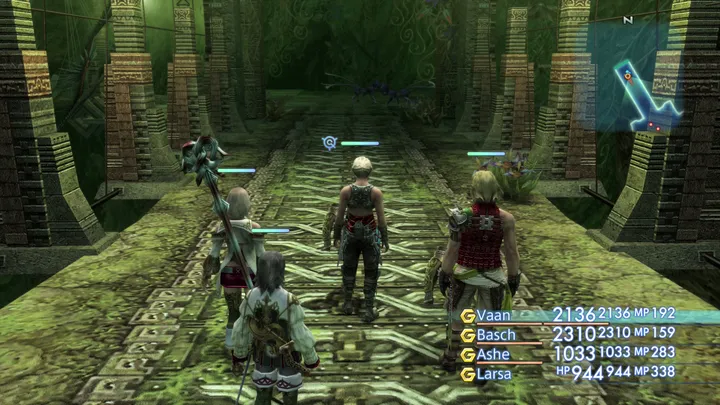Choose Basch in the party list

pyautogui.click(x=497, y=335)
